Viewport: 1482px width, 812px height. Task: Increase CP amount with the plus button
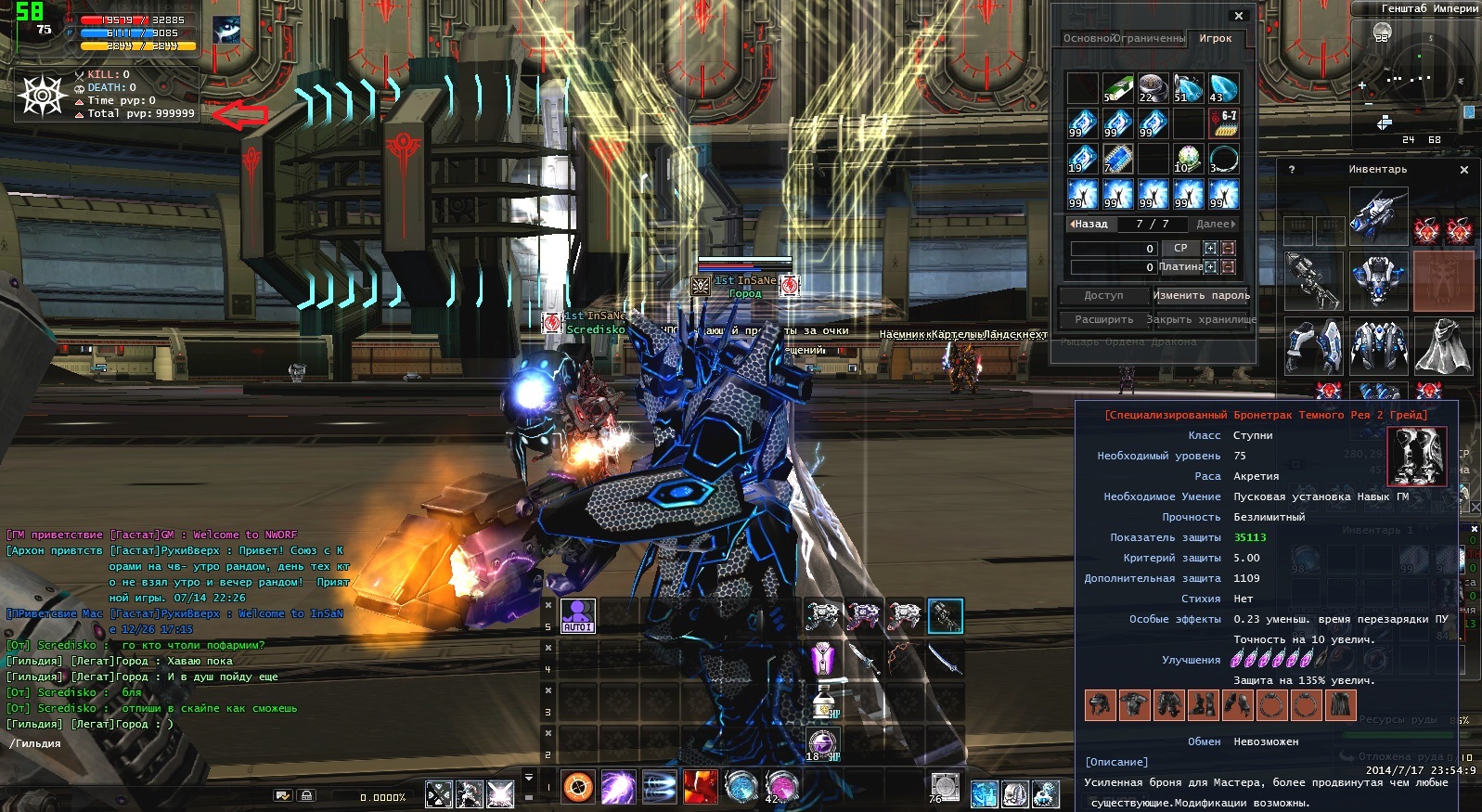pyautogui.click(x=1210, y=249)
